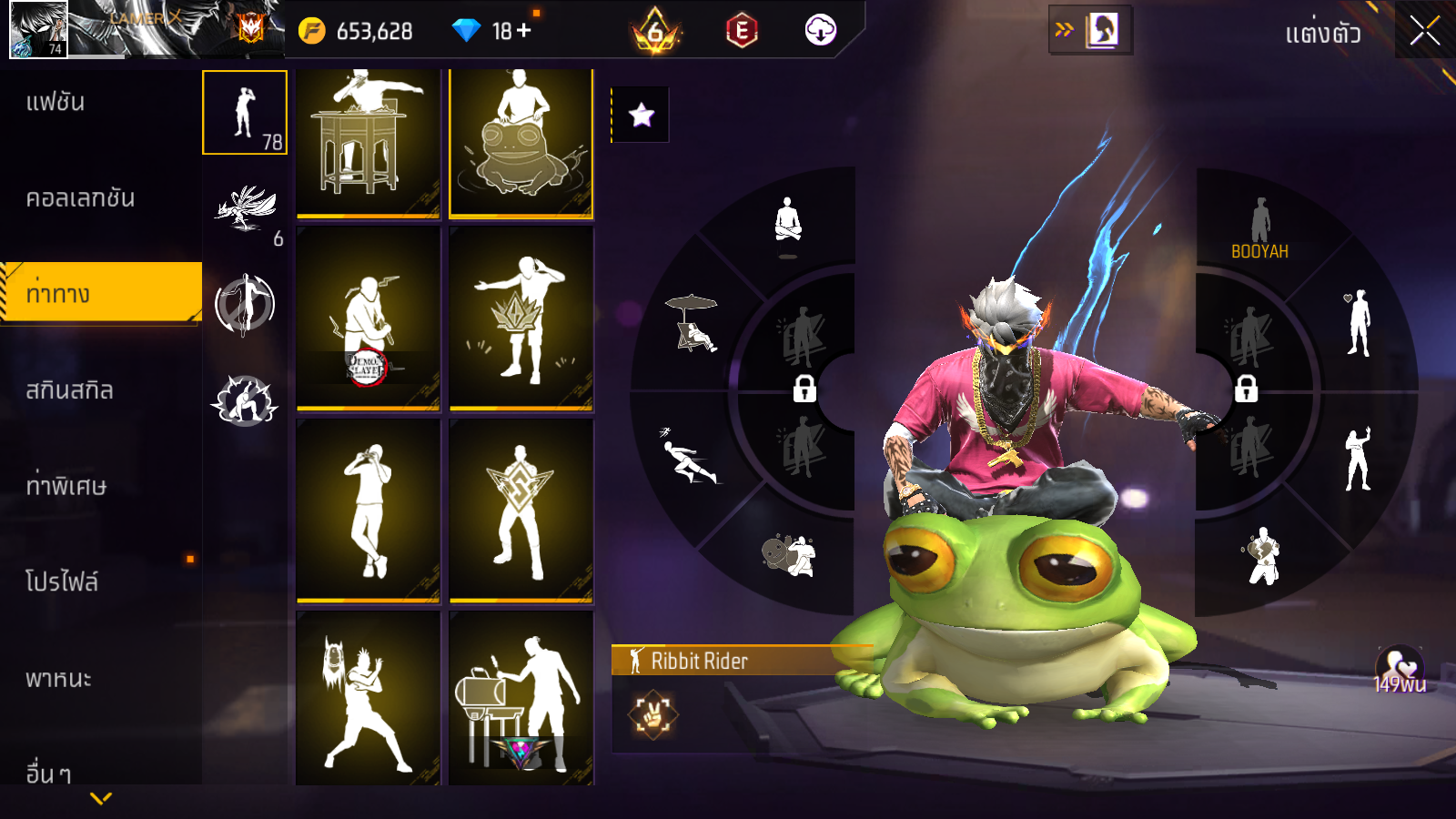The width and height of the screenshot is (1456, 819).
Task: Toggle the favorites star filter
Action: [x=641, y=115]
